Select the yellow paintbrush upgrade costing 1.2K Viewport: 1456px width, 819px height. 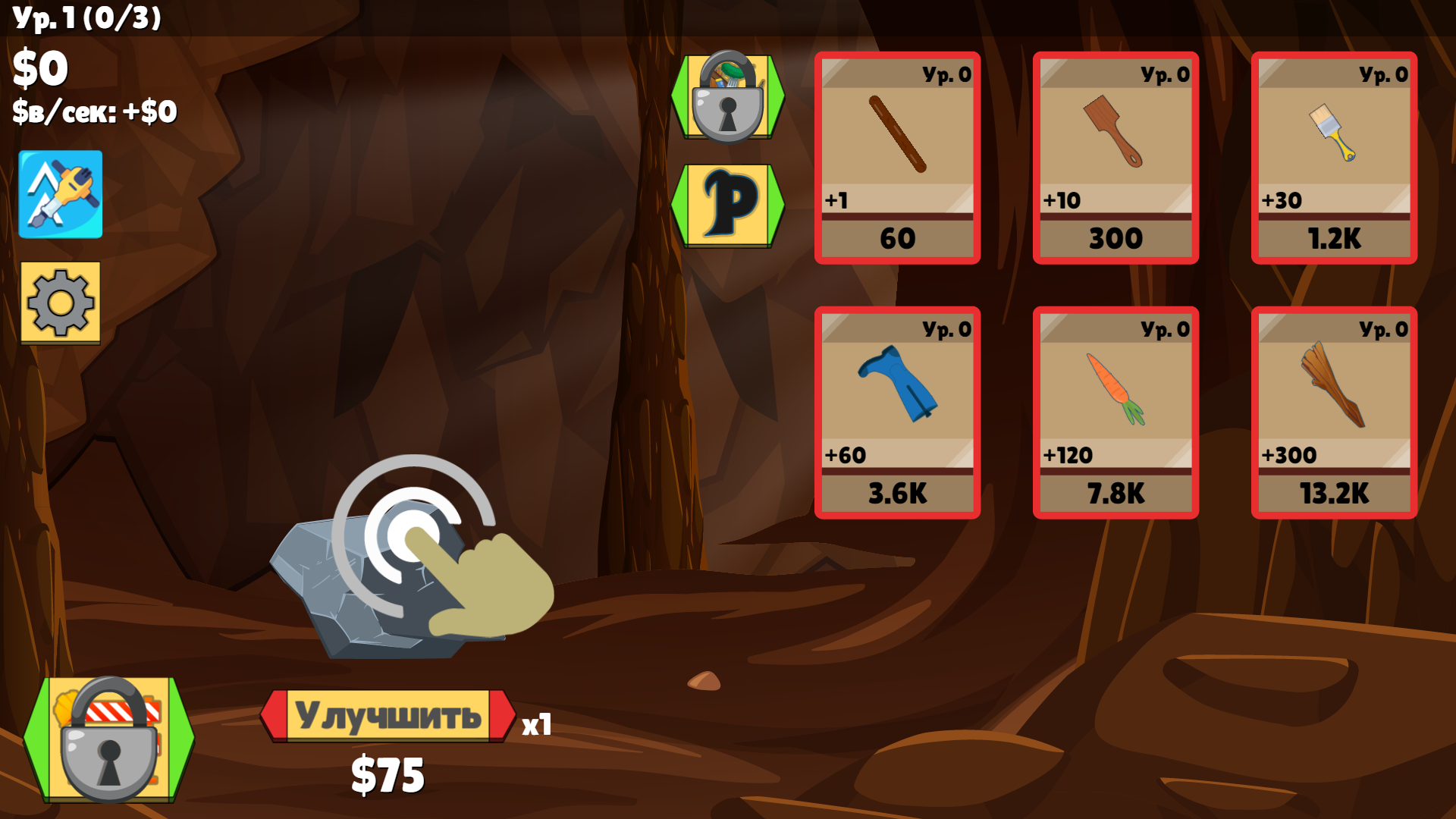point(1333,155)
